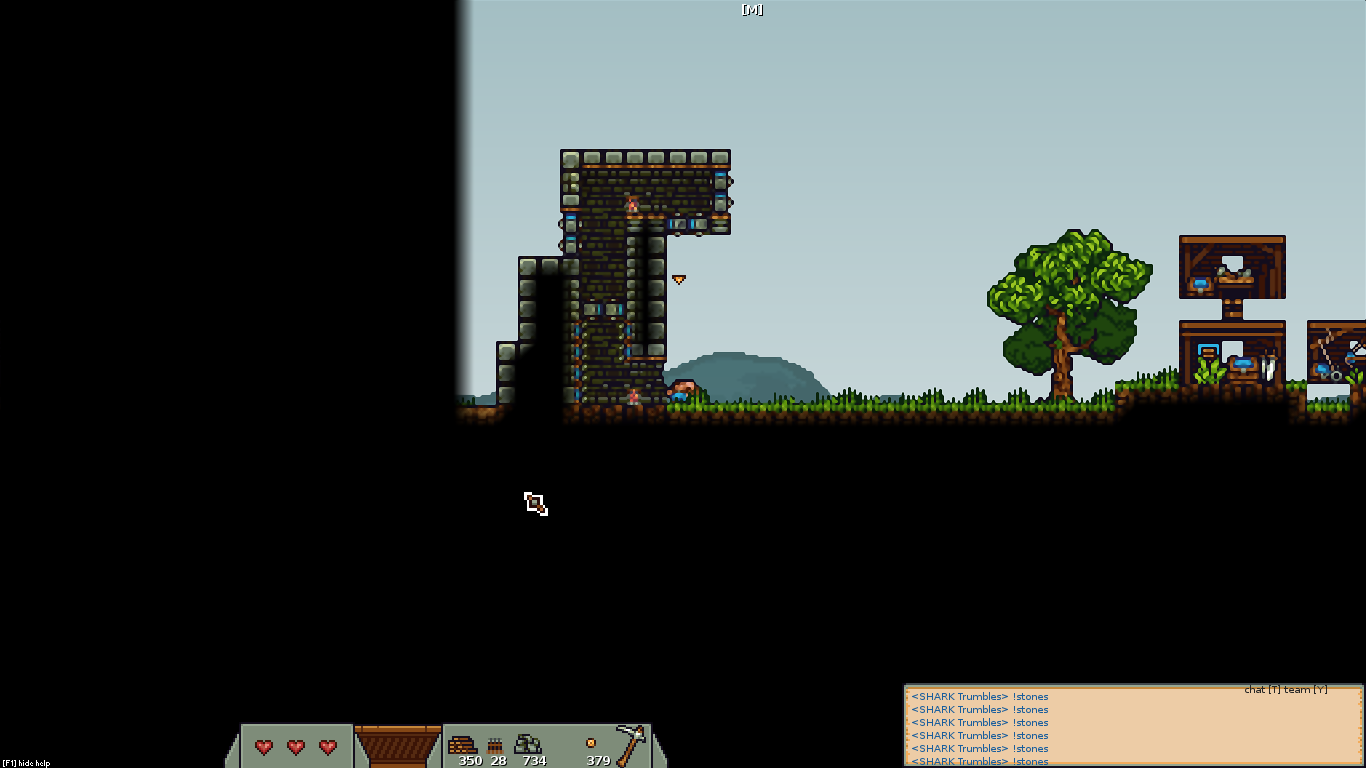Choose the stone pile resource icon
1366x768 pixels.
[528, 744]
